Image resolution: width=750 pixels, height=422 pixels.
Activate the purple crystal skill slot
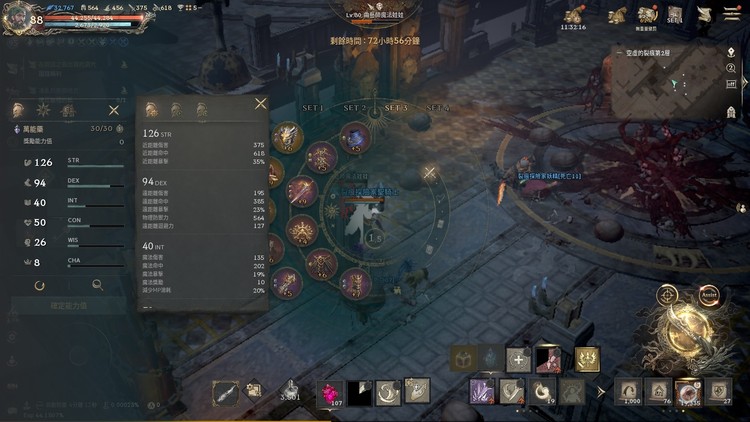click(x=482, y=390)
